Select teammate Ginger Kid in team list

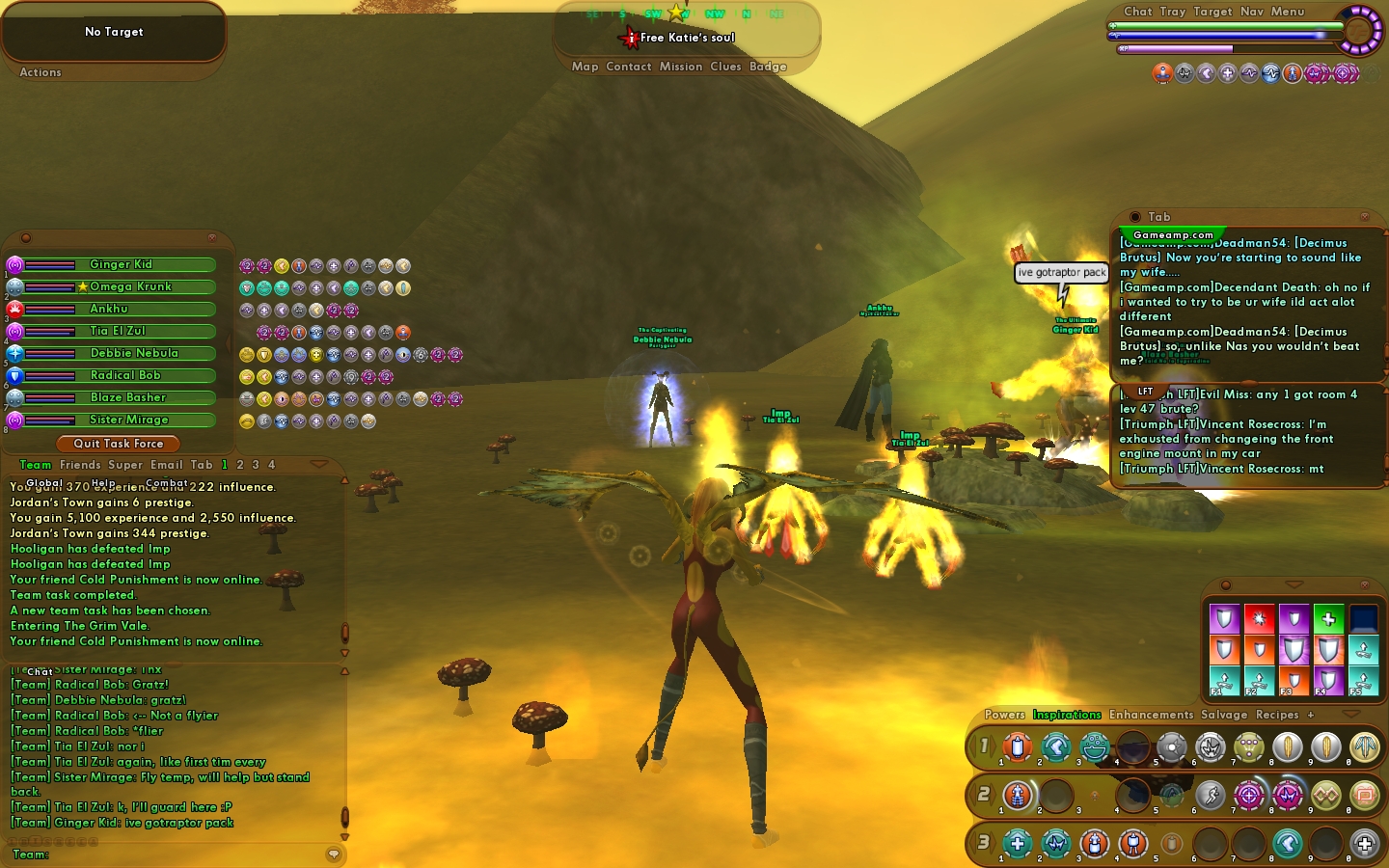tap(121, 264)
